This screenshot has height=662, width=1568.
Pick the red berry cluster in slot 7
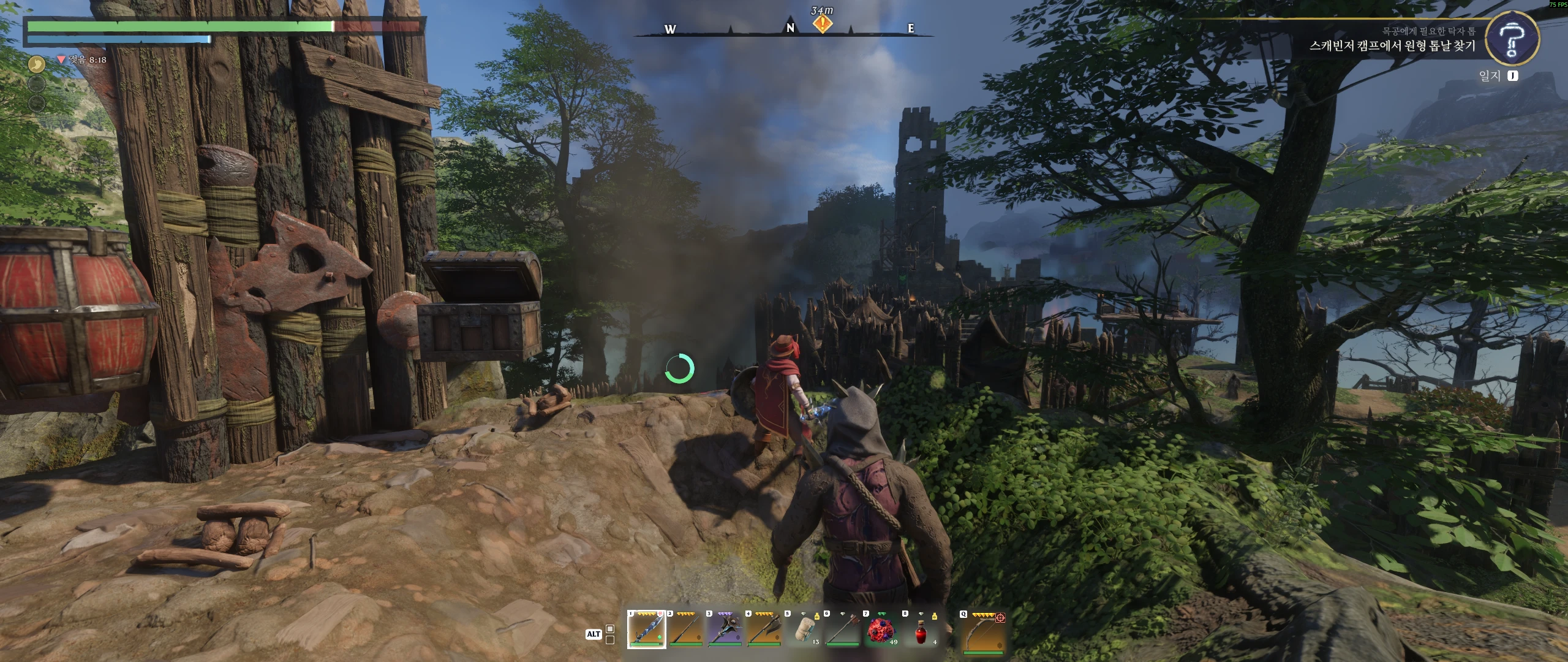[x=881, y=629]
